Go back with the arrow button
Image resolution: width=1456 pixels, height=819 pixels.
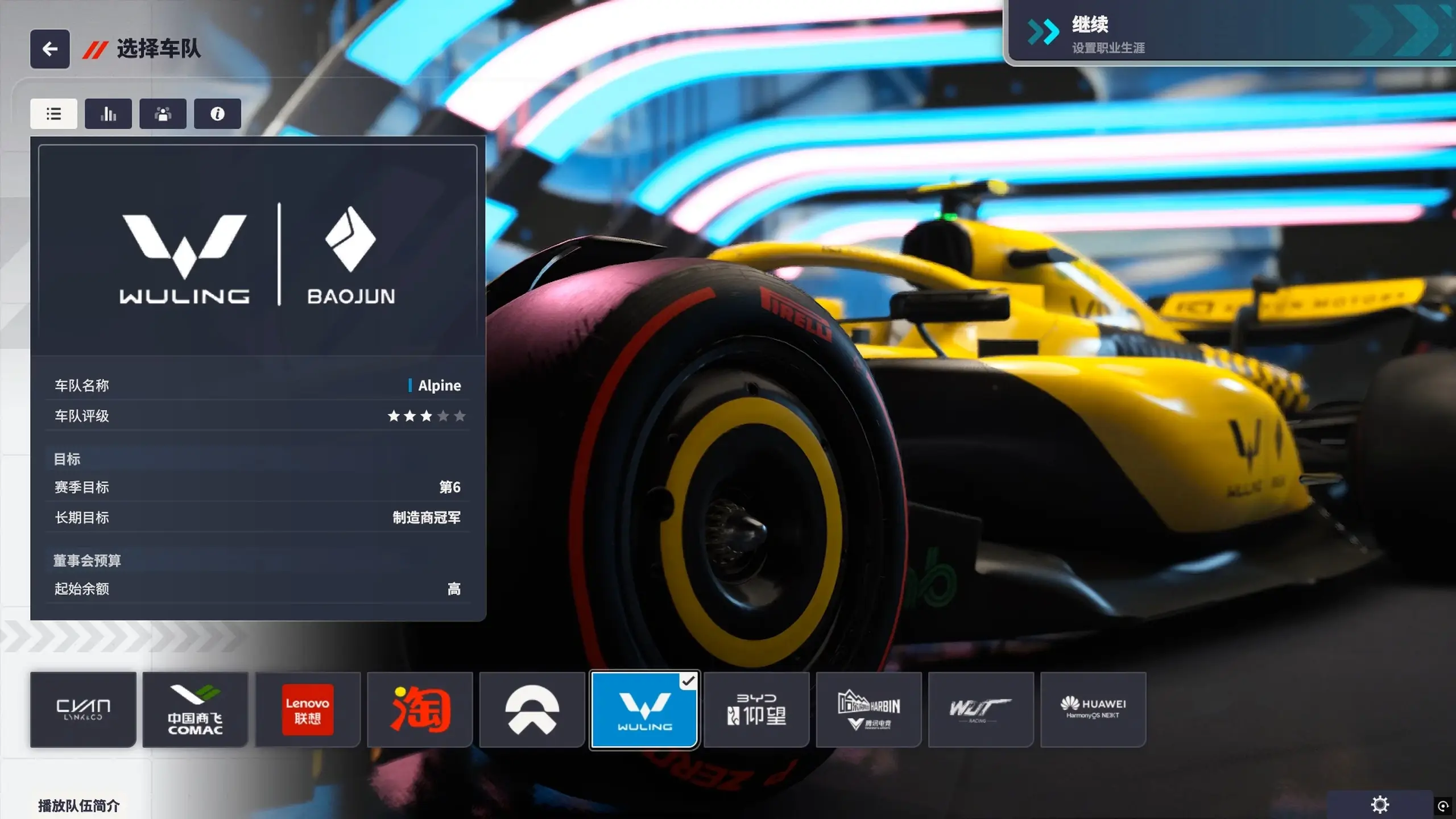tap(50, 49)
